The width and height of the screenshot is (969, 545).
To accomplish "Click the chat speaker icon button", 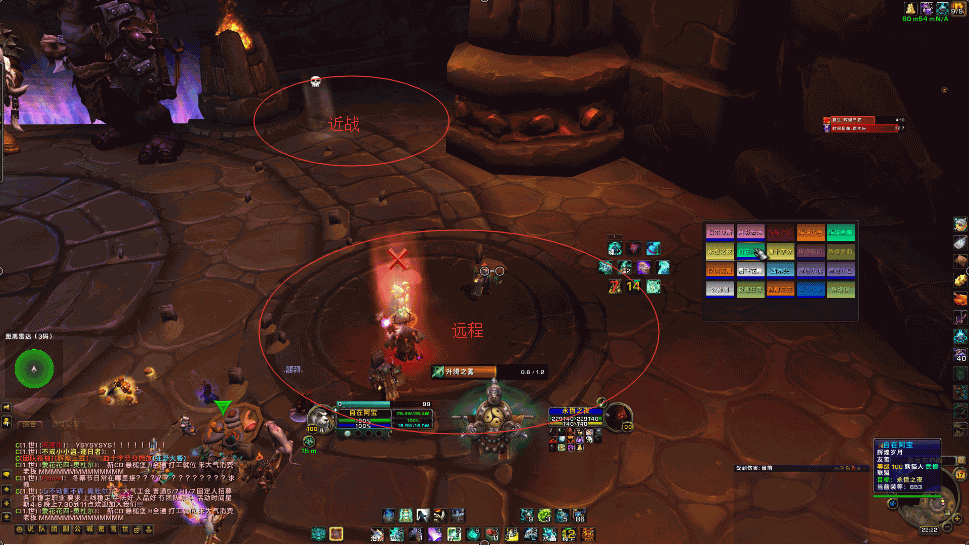I will 6,408.
